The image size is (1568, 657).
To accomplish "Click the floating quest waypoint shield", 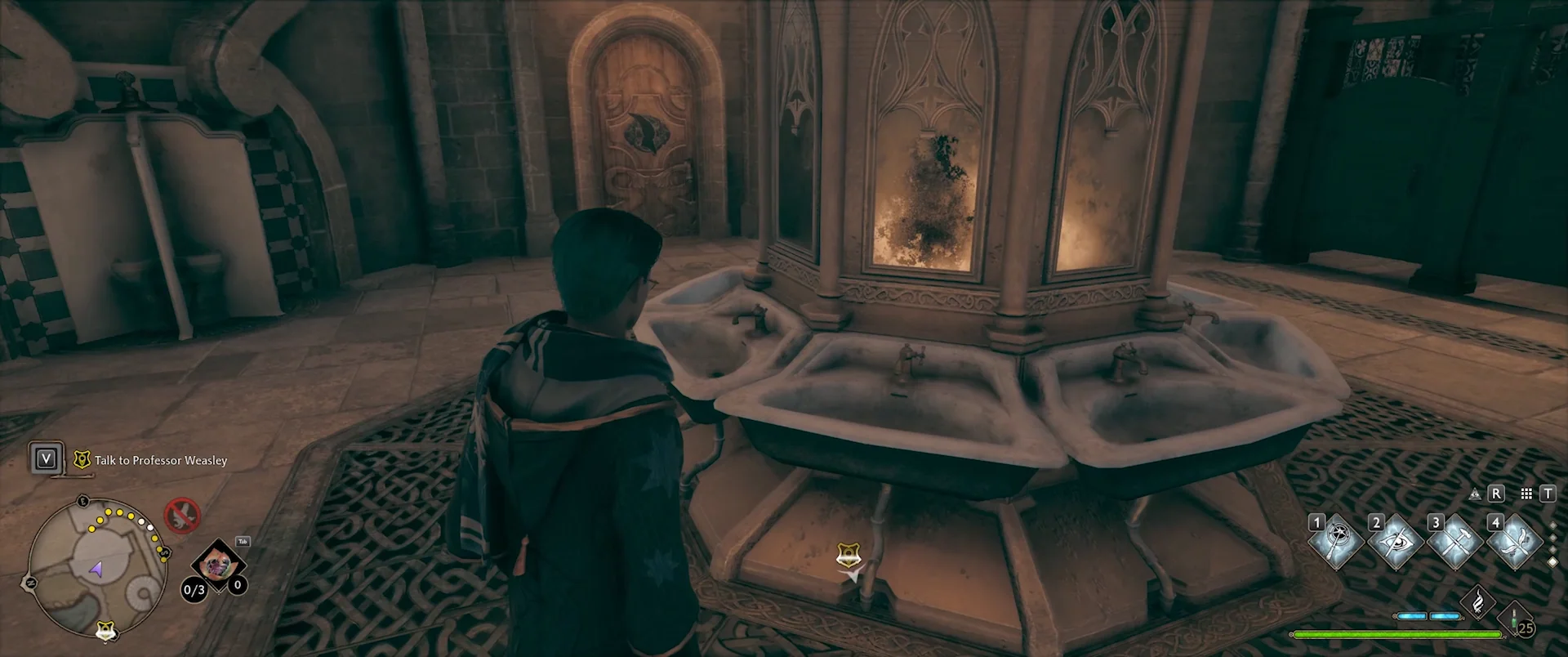I will 849,557.
